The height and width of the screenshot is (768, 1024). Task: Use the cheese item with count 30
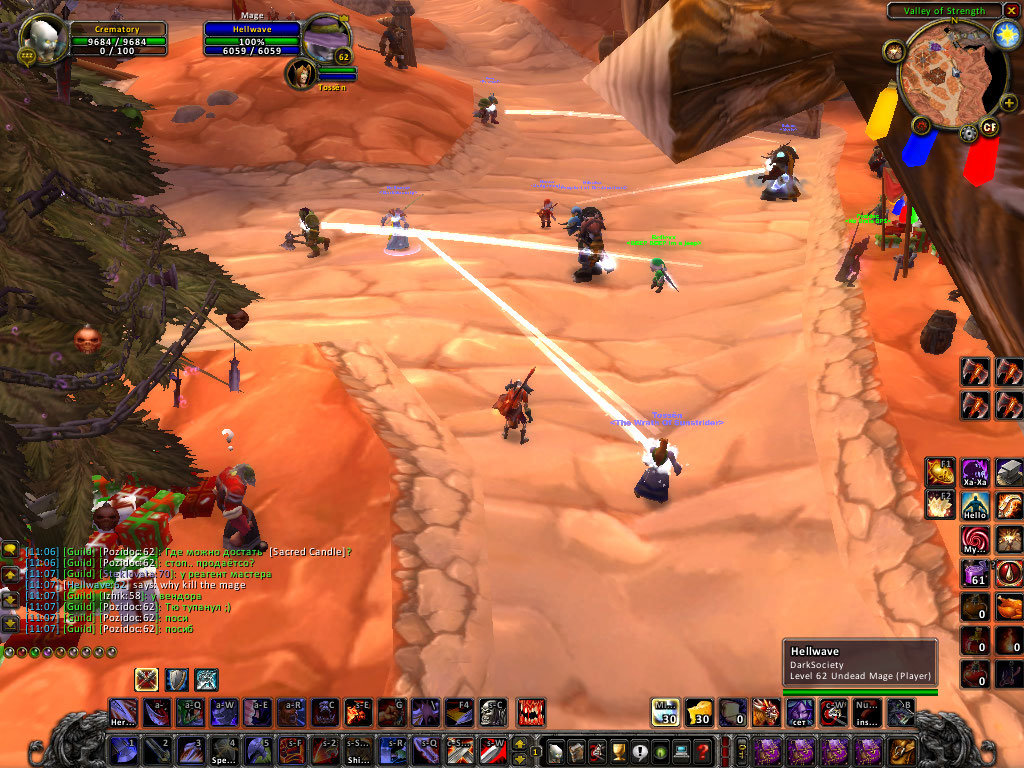pyautogui.click(x=699, y=712)
